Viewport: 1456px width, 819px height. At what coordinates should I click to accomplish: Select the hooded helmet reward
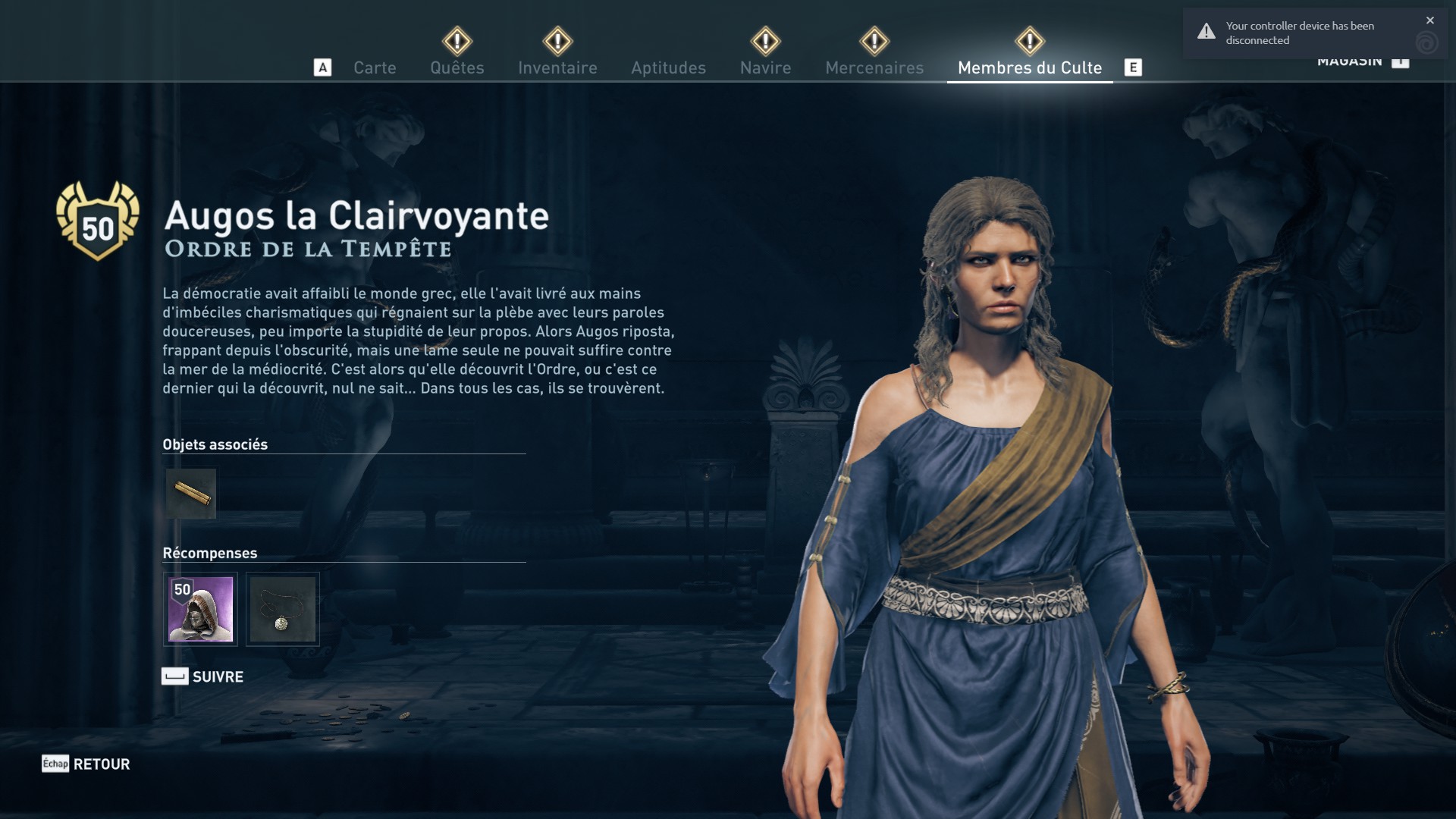pos(200,609)
